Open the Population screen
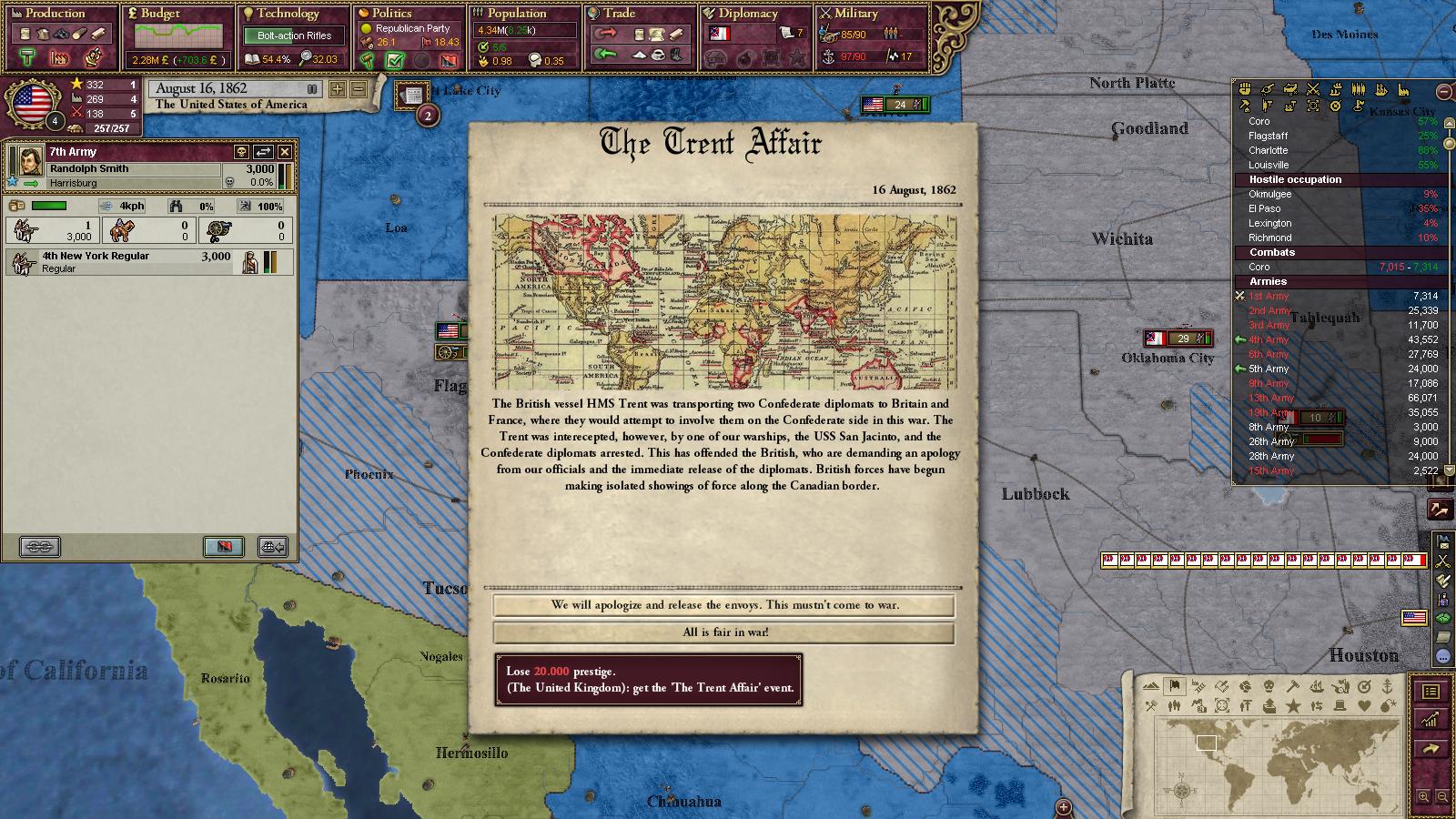Screen dimensions: 1456x819 pos(516,14)
